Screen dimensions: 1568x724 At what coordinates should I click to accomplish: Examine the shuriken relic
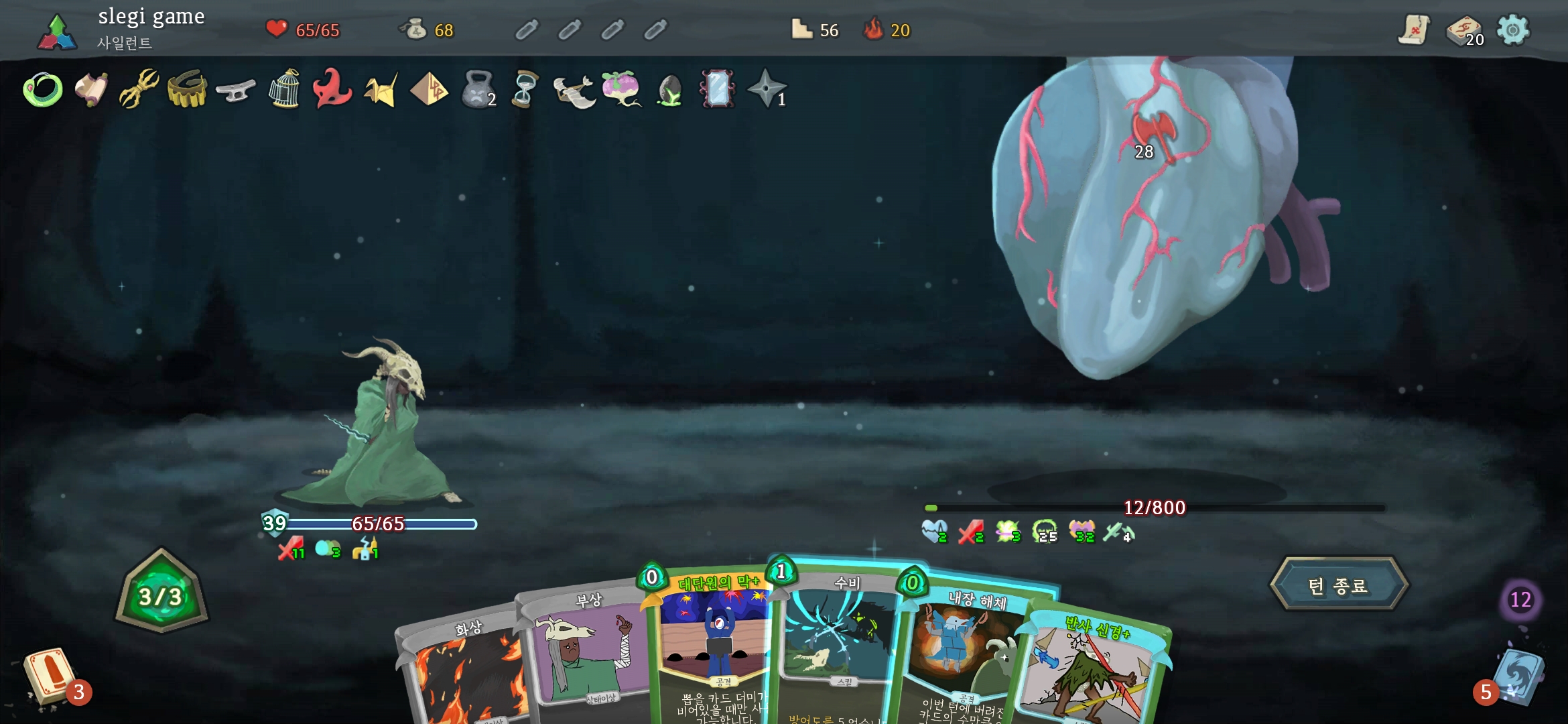[766, 89]
